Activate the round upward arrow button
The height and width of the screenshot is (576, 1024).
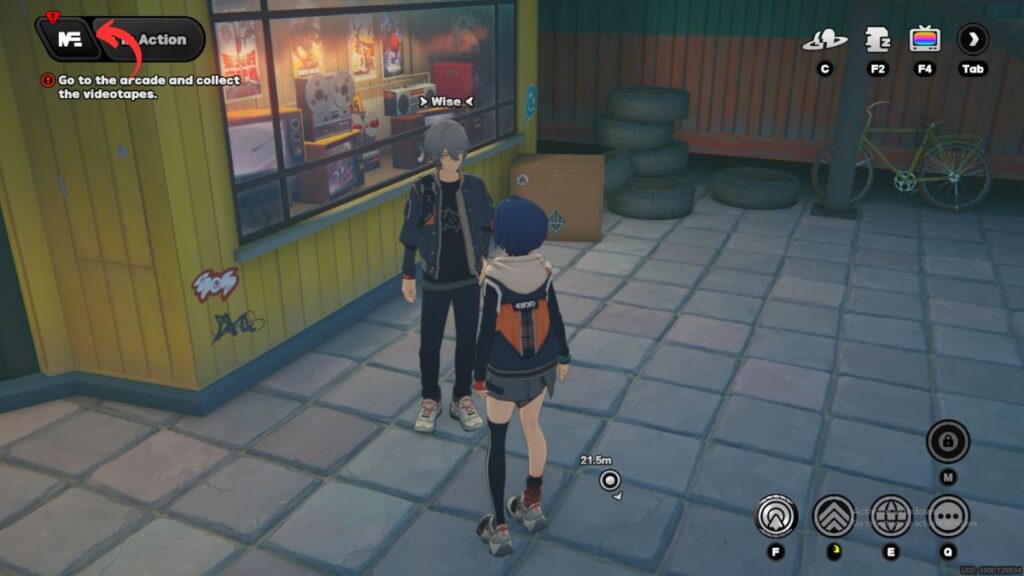coord(774,516)
